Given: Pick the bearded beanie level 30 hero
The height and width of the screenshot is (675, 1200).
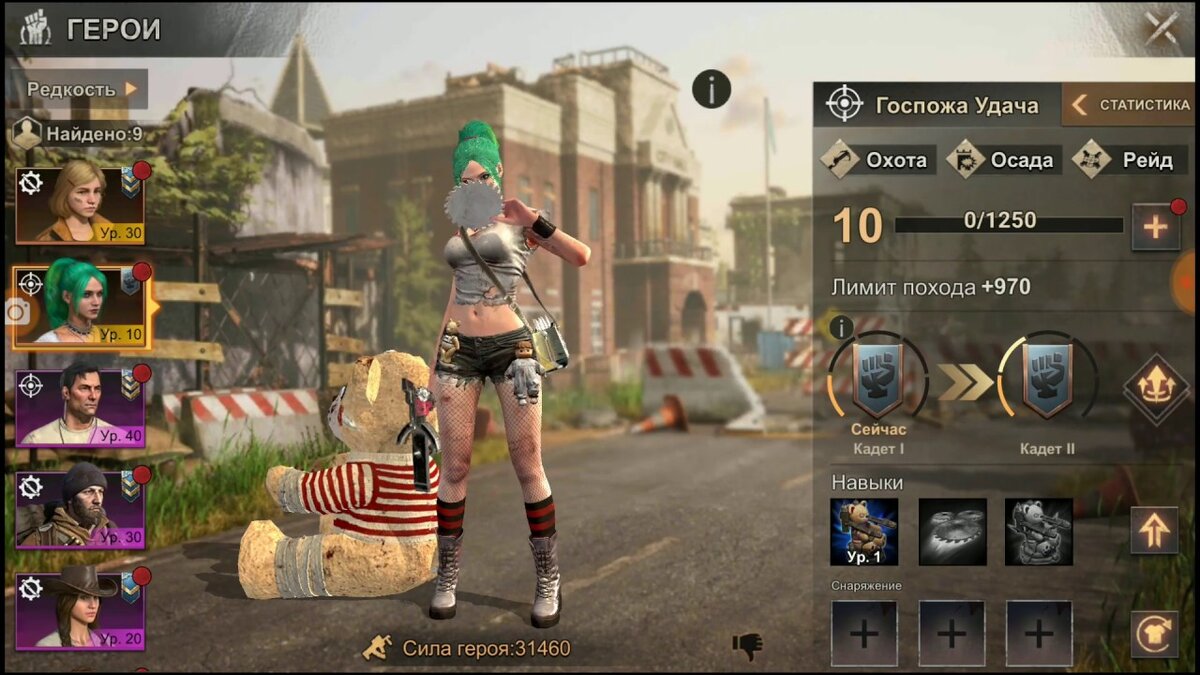Looking at the screenshot, I should tap(80, 509).
